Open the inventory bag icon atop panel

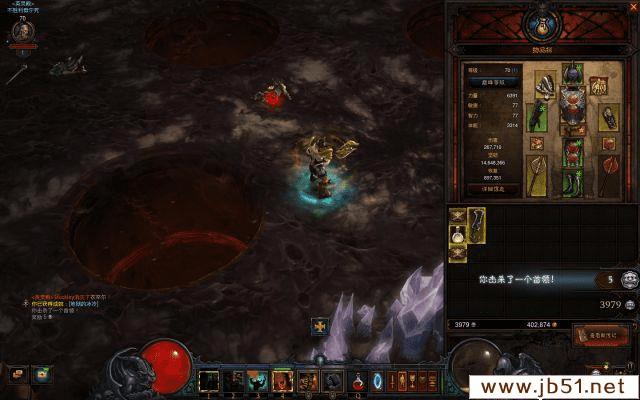point(541,21)
